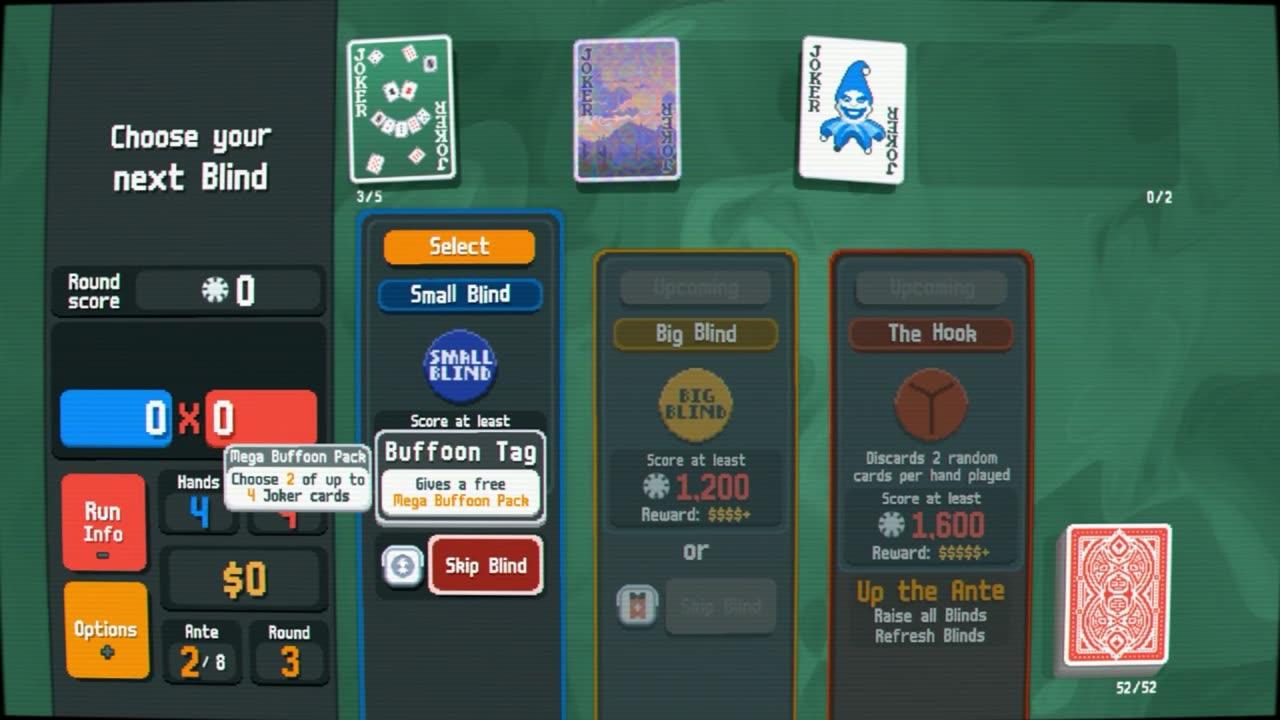Viewport: 1280px width, 720px height.
Task: Click the dice Joker card
Action: 400,108
